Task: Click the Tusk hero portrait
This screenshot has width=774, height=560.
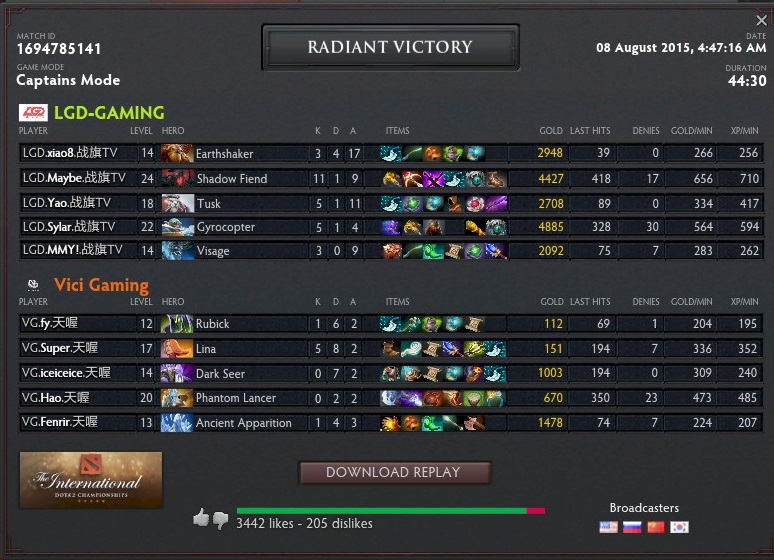Action: (177, 202)
